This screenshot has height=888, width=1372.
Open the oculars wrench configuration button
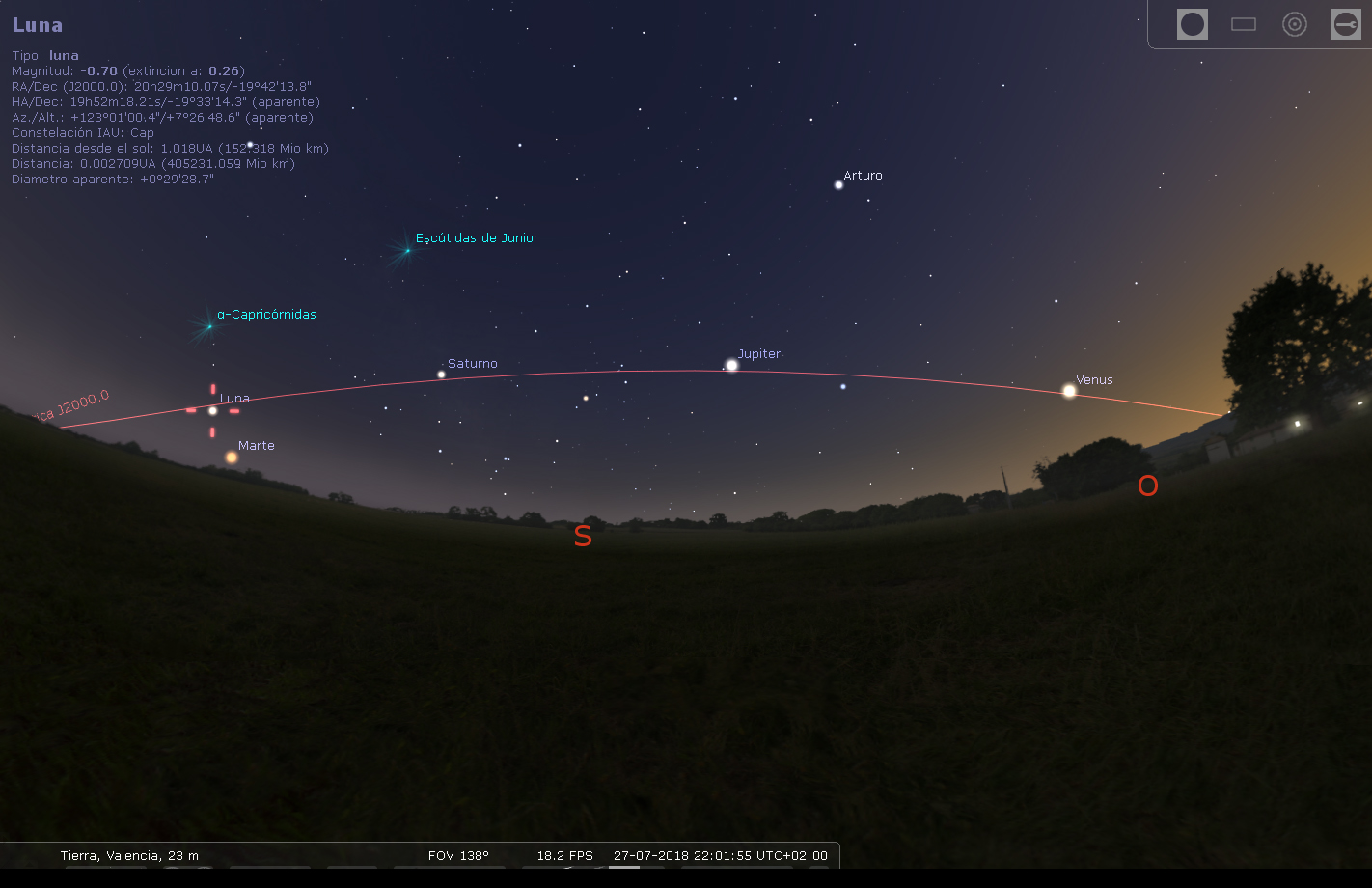point(1345,24)
